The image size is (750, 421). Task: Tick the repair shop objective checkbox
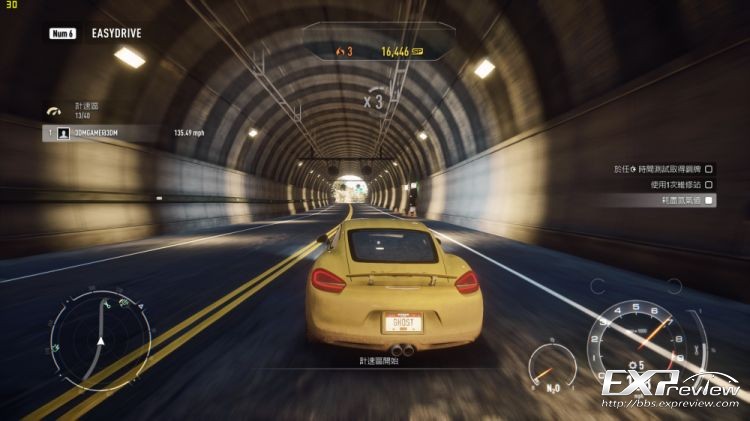click(709, 184)
